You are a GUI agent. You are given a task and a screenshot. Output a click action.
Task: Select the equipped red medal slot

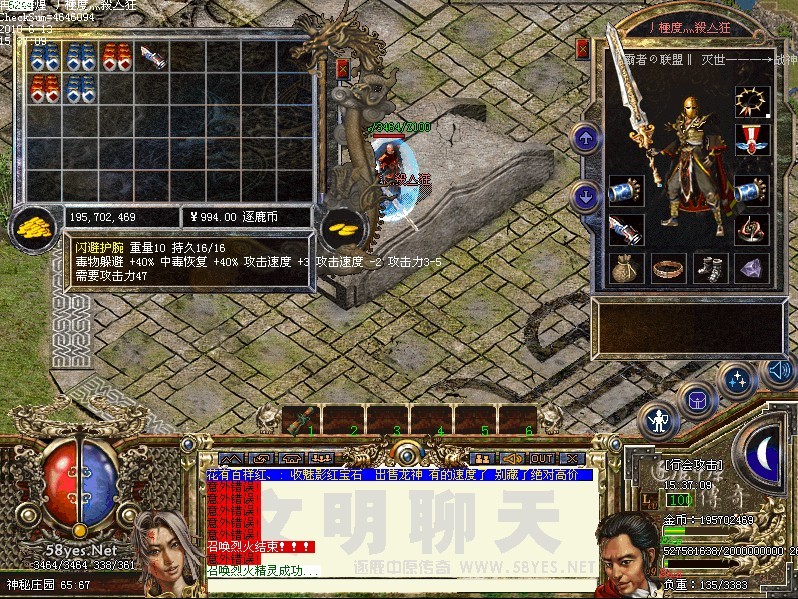[x=751, y=140]
